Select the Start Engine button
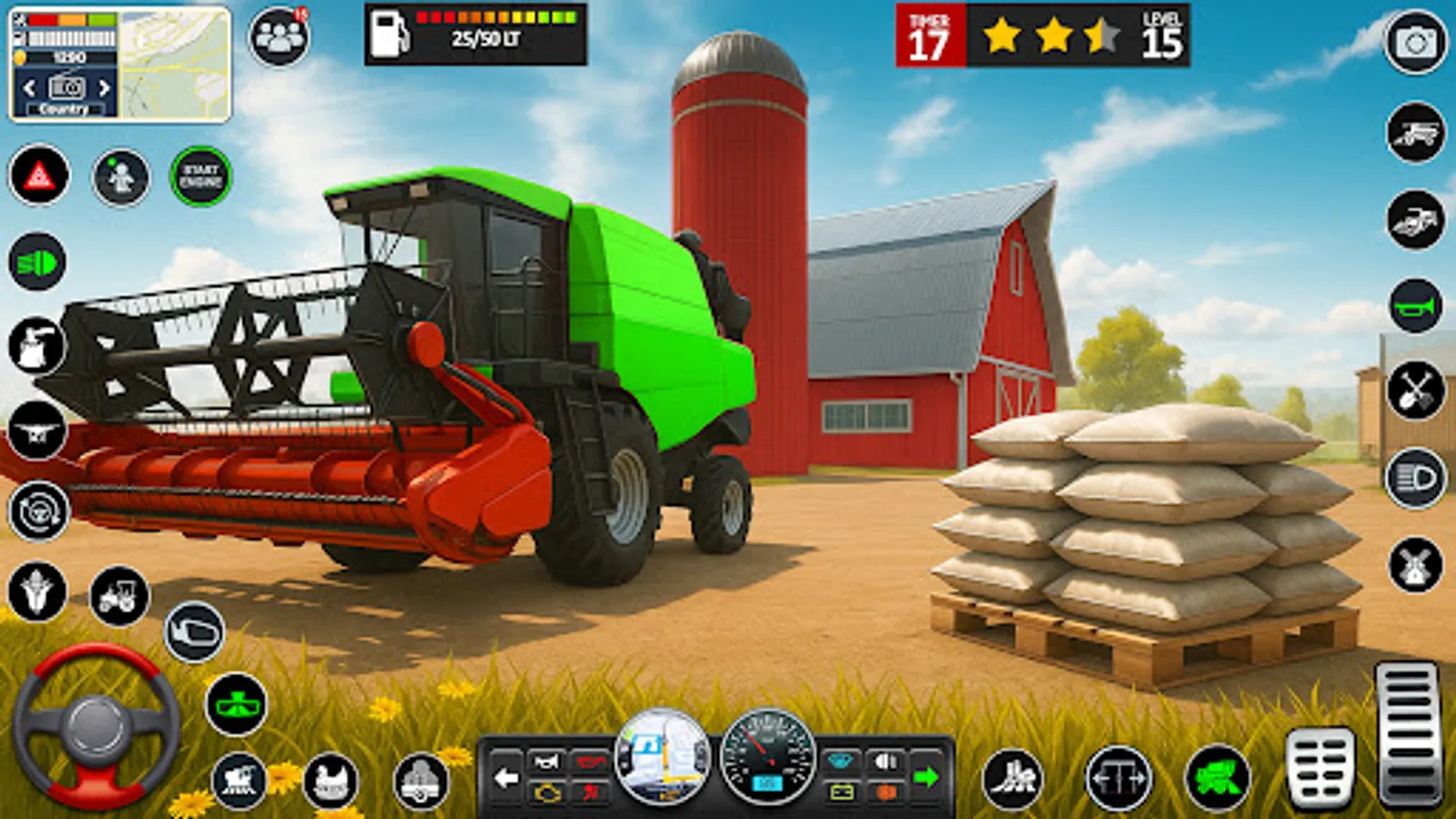Image resolution: width=1456 pixels, height=819 pixels. (x=200, y=176)
